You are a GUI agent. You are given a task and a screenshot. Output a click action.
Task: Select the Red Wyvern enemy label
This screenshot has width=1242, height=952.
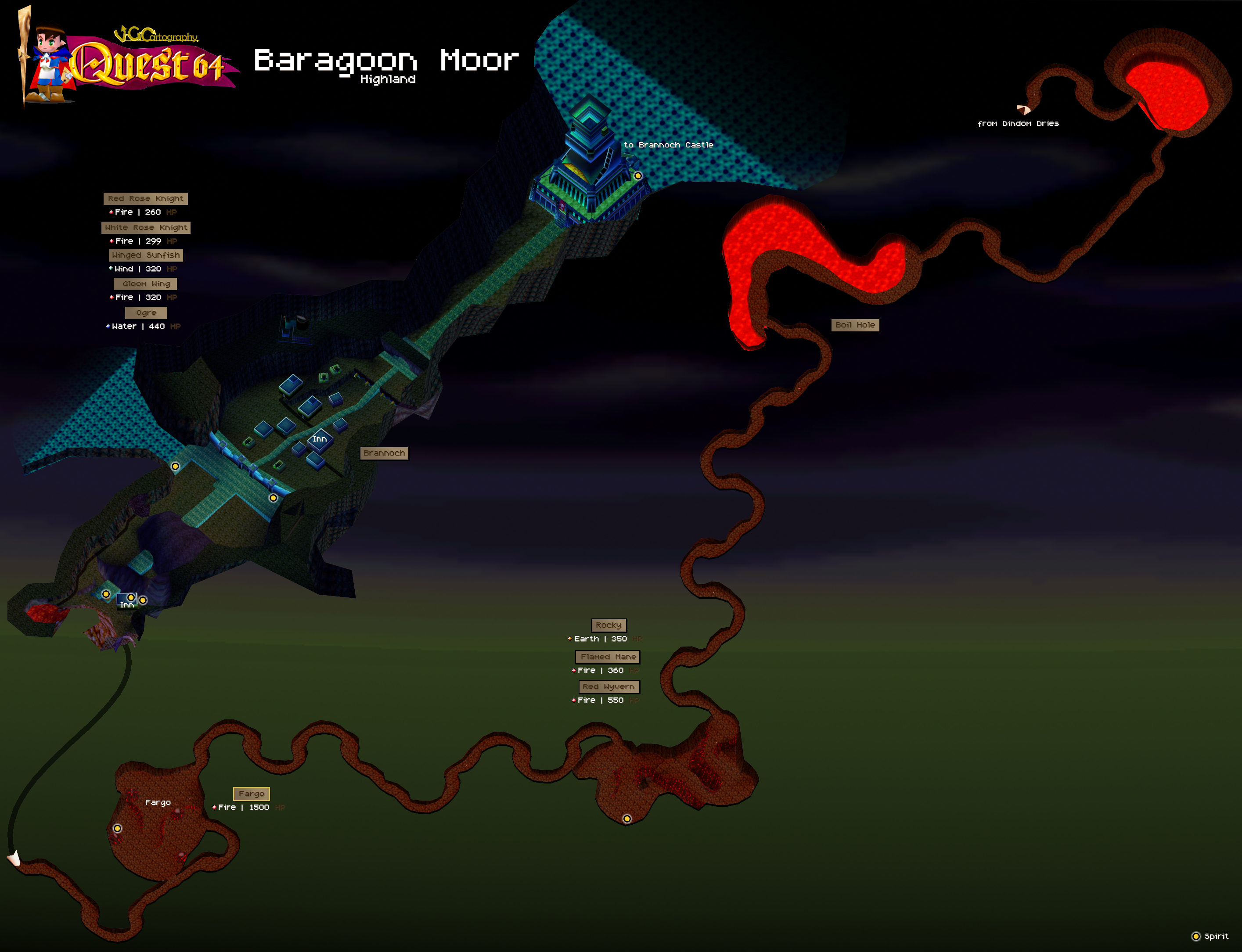pyautogui.click(x=608, y=687)
